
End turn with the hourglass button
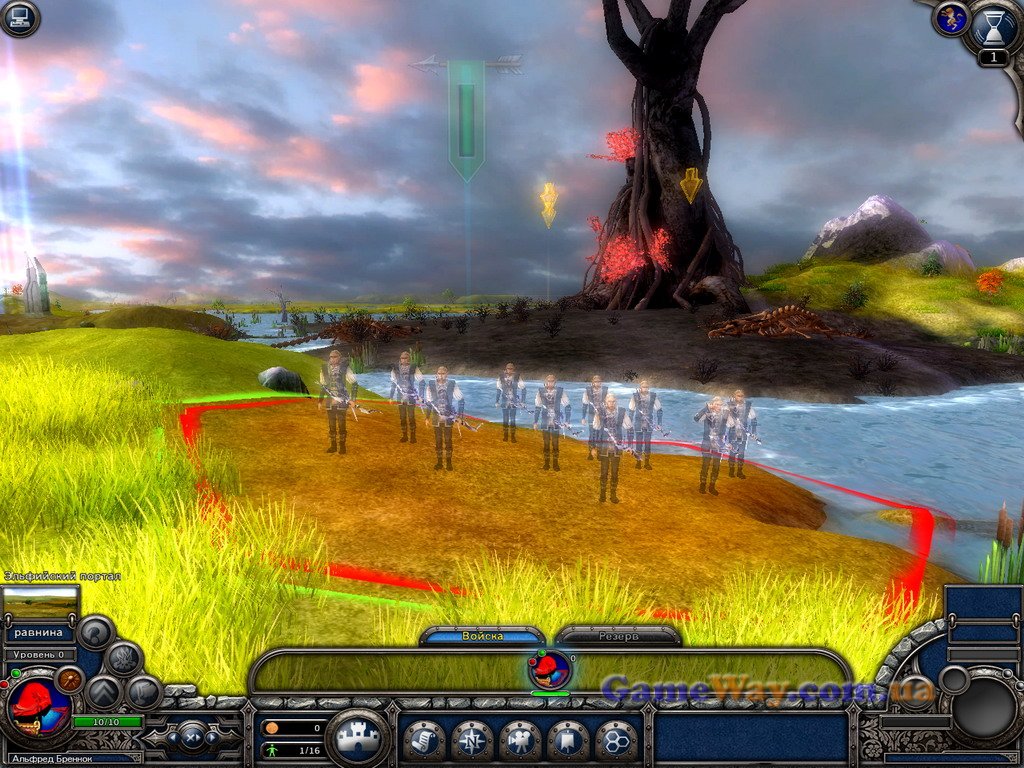[x=992, y=28]
